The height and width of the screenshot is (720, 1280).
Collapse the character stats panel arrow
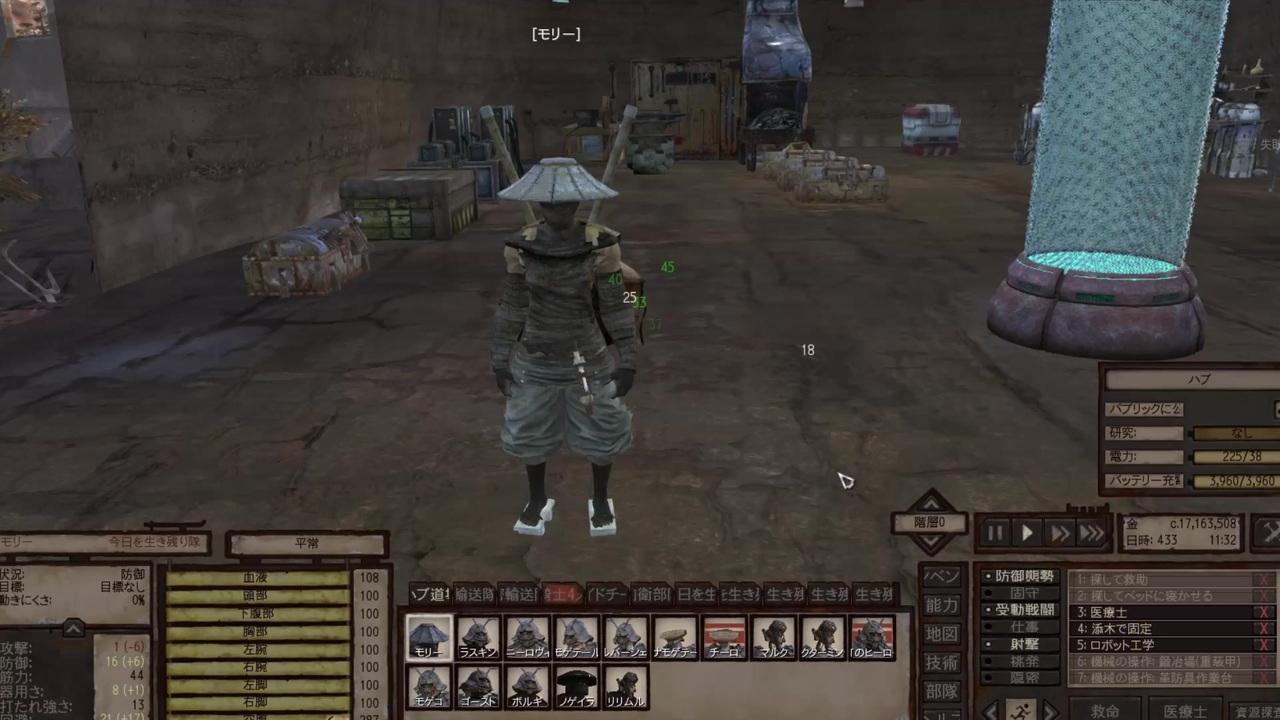click(73, 627)
